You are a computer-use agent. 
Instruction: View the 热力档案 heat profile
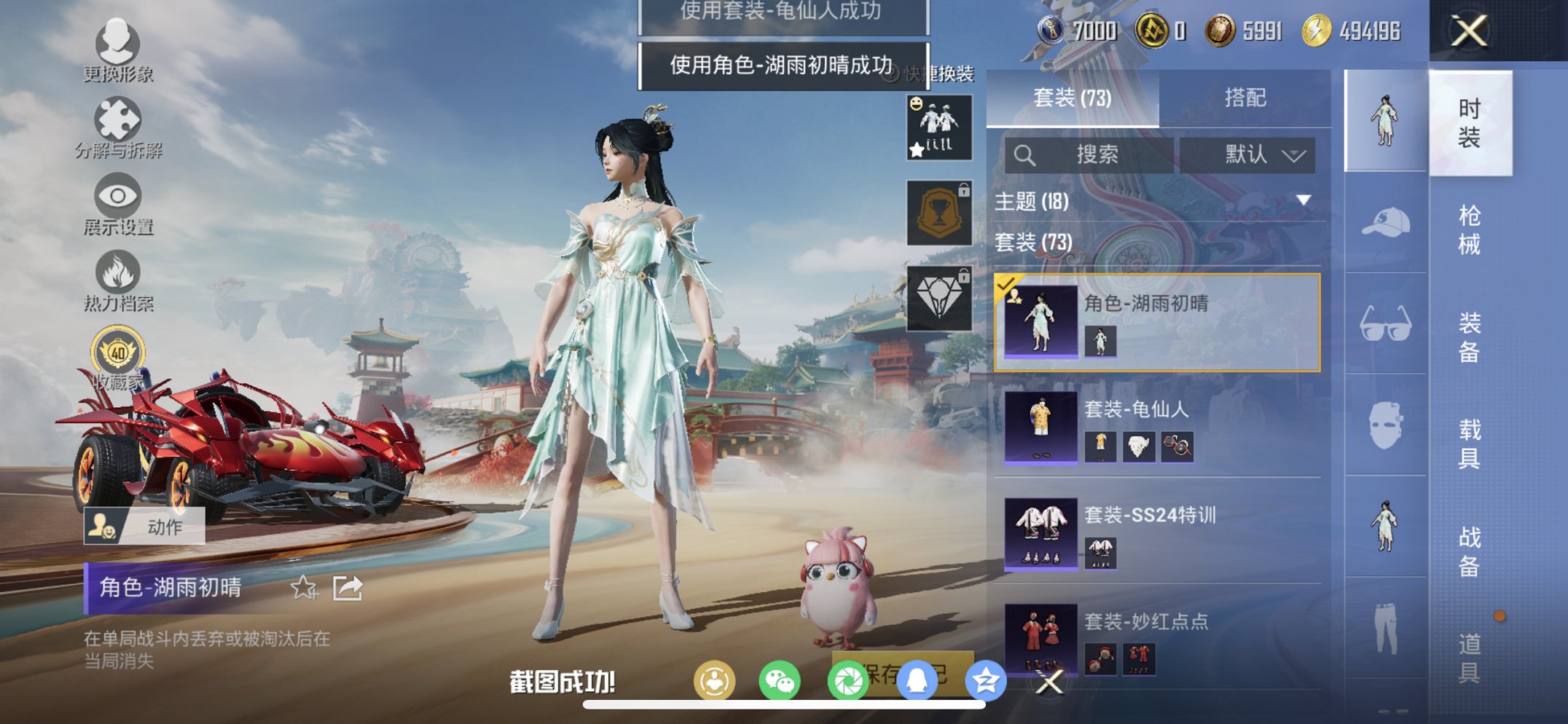click(119, 275)
